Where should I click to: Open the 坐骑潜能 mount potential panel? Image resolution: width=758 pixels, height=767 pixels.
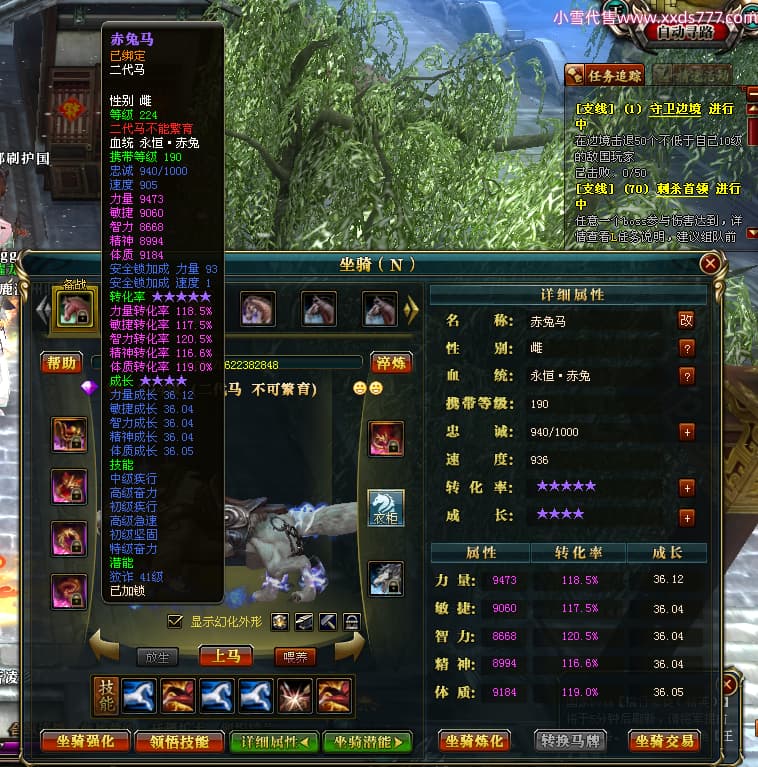[368, 741]
